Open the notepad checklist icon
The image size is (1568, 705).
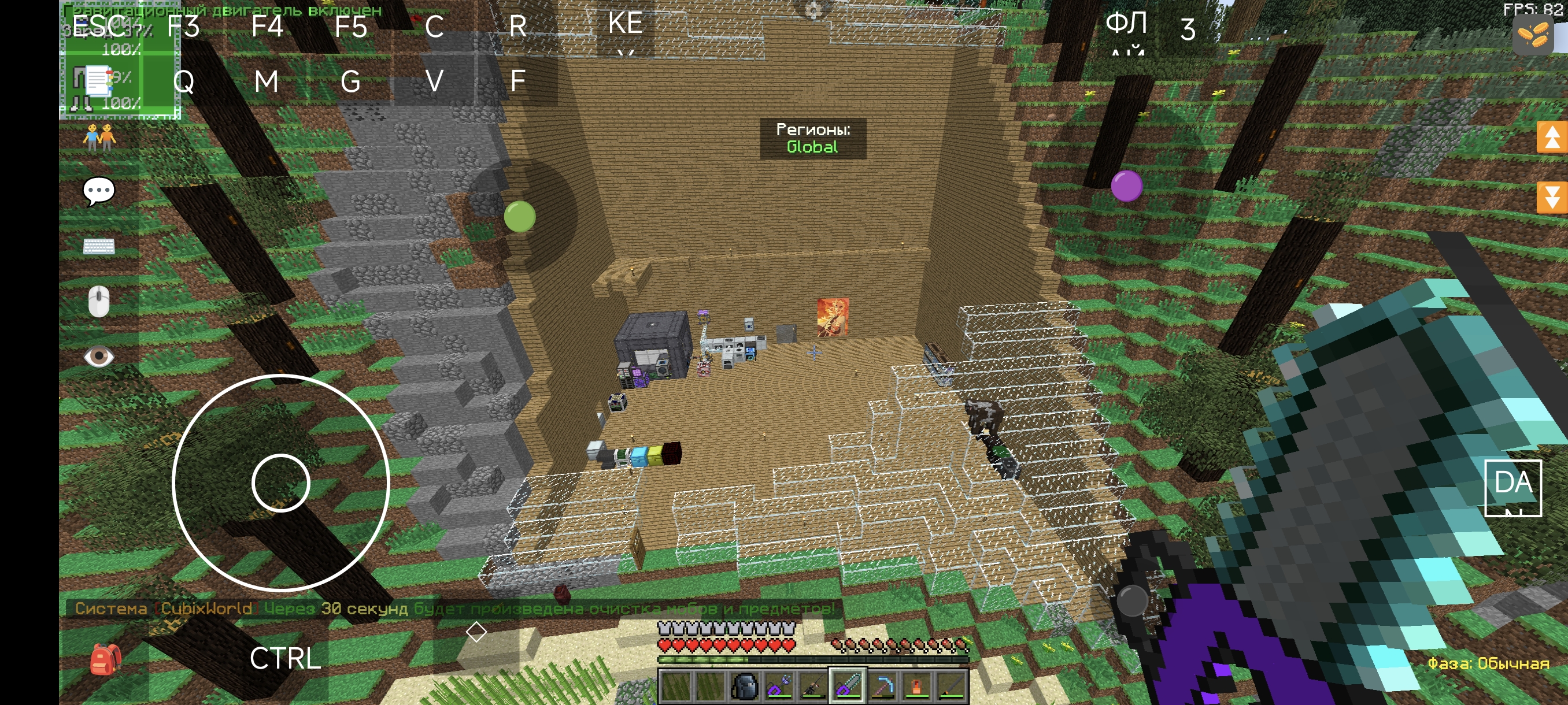pos(97,81)
